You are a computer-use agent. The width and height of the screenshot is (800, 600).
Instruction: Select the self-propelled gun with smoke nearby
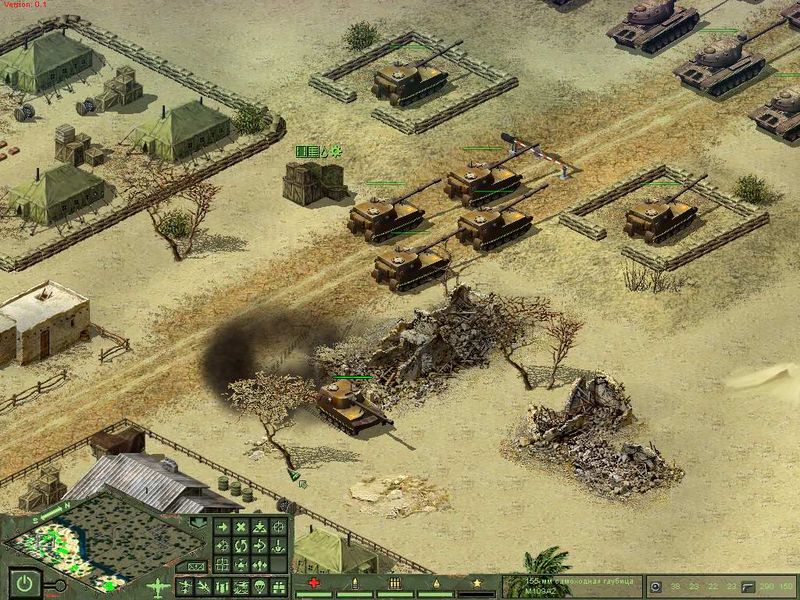pyautogui.click(x=350, y=403)
